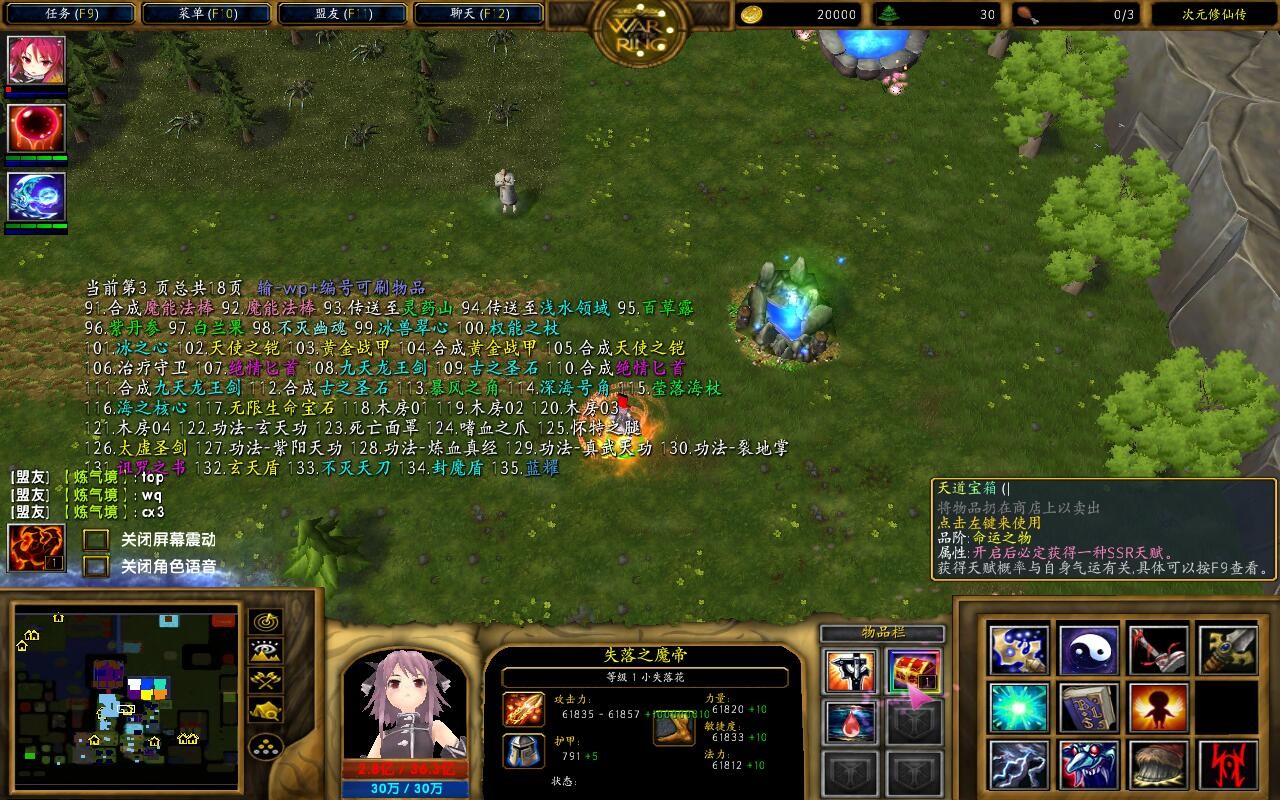Select the red-haired hero portrait
Image resolution: width=1280 pixels, height=800 pixels.
click(37, 62)
